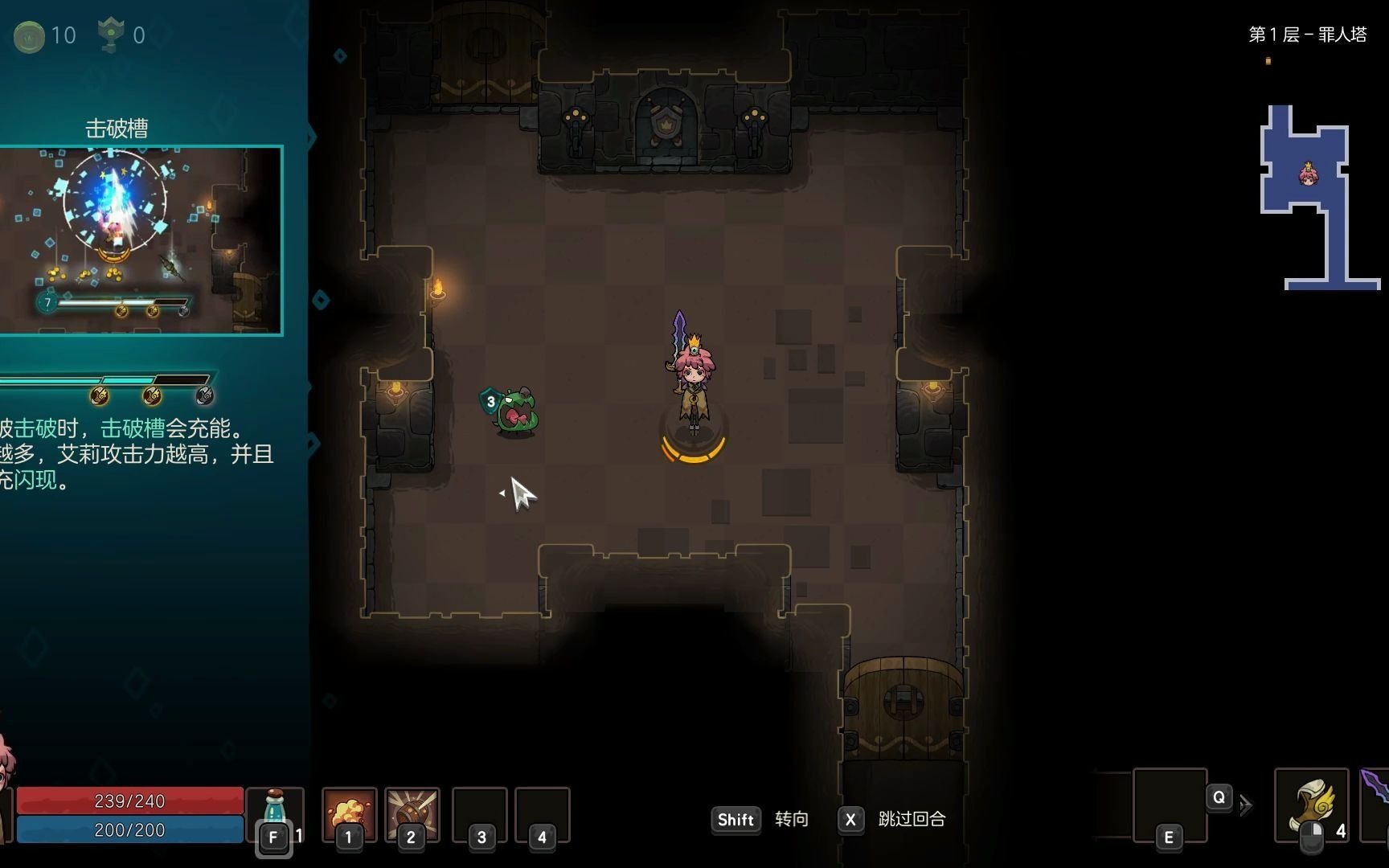Click the green coin currency icon

click(x=30, y=36)
